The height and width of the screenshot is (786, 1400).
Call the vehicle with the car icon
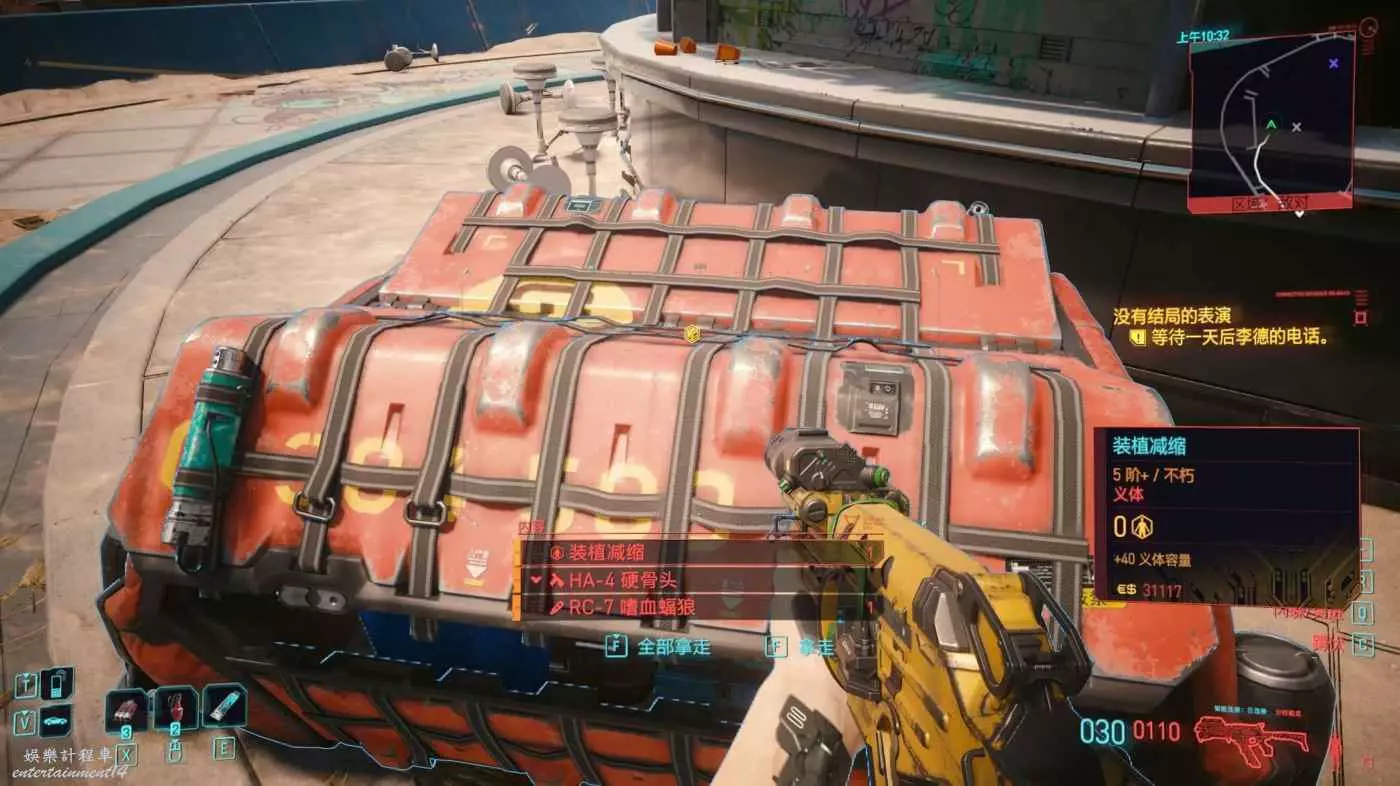coord(57,718)
